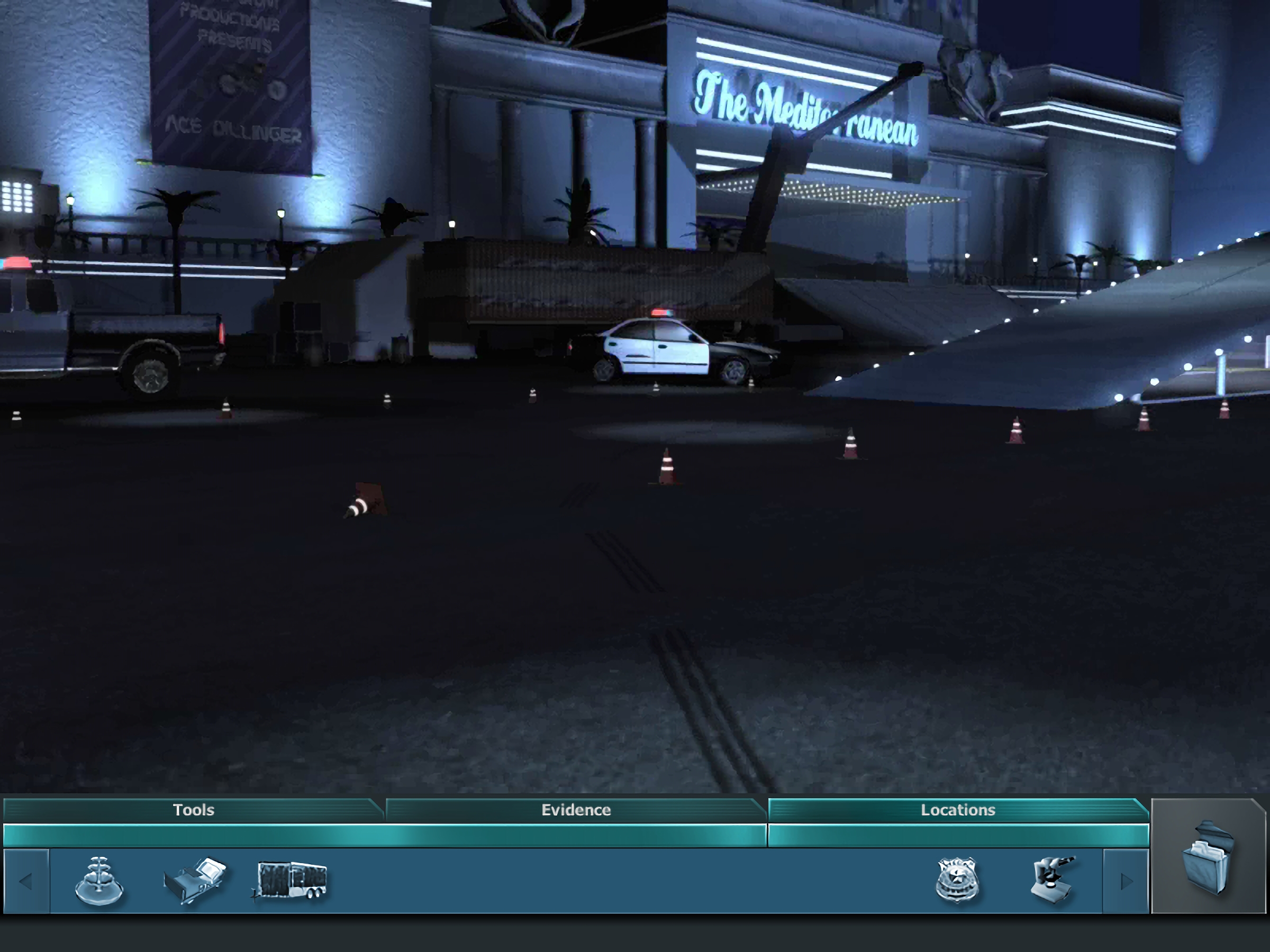Open the Locations tab

(x=958, y=810)
